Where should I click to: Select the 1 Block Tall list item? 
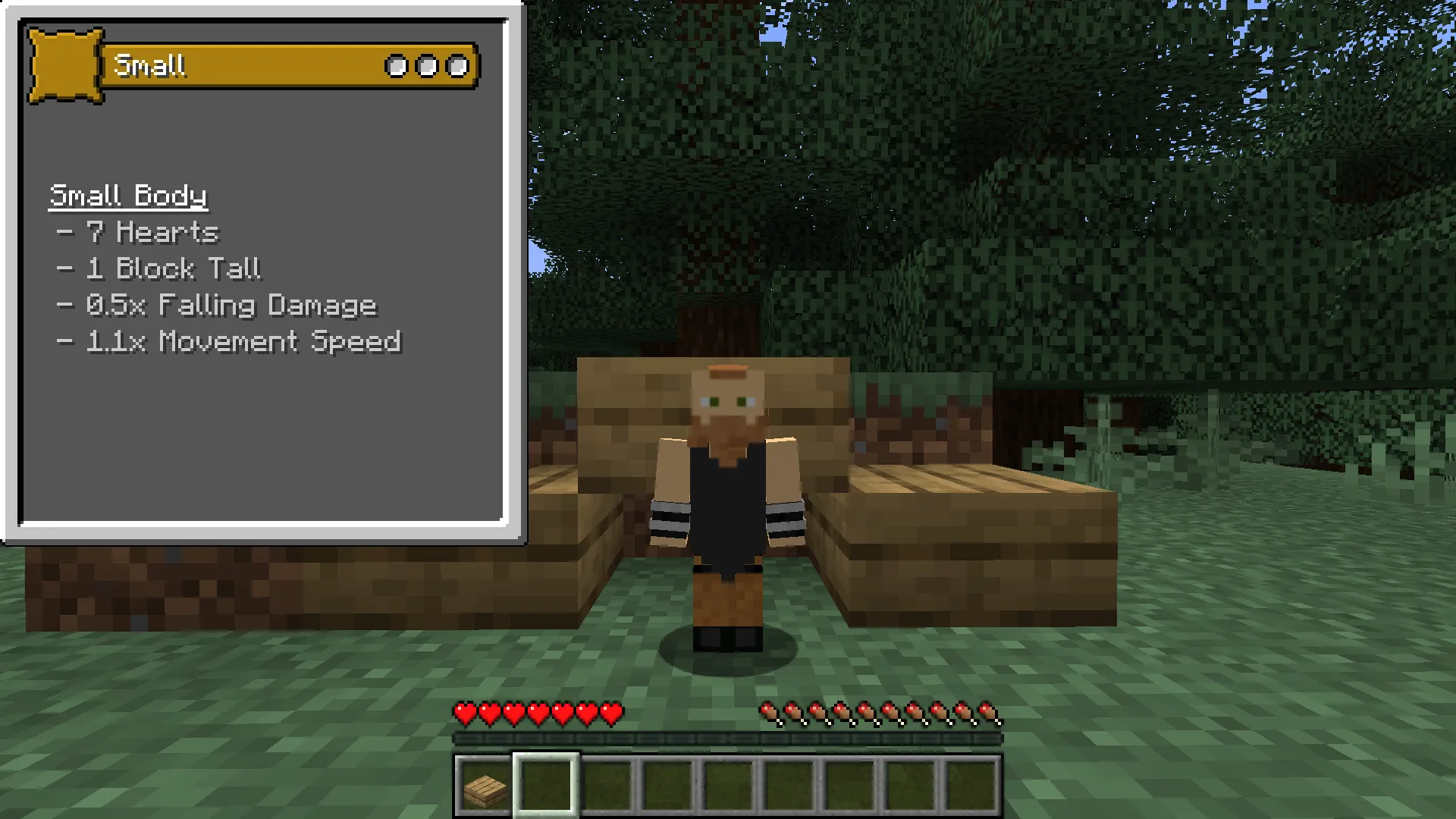point(160,269)
